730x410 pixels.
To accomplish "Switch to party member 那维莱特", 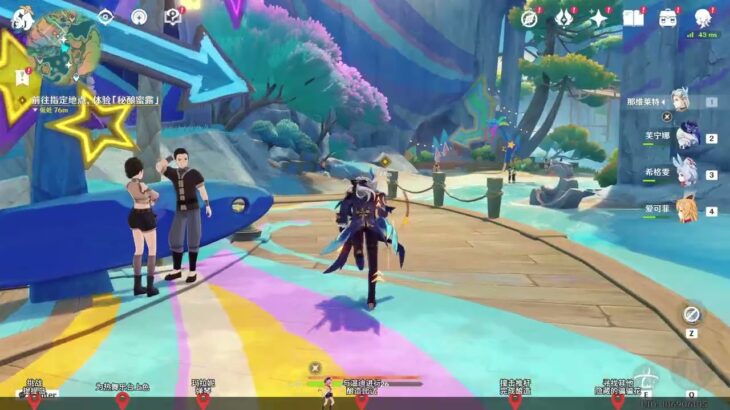I will pos(680,100).
